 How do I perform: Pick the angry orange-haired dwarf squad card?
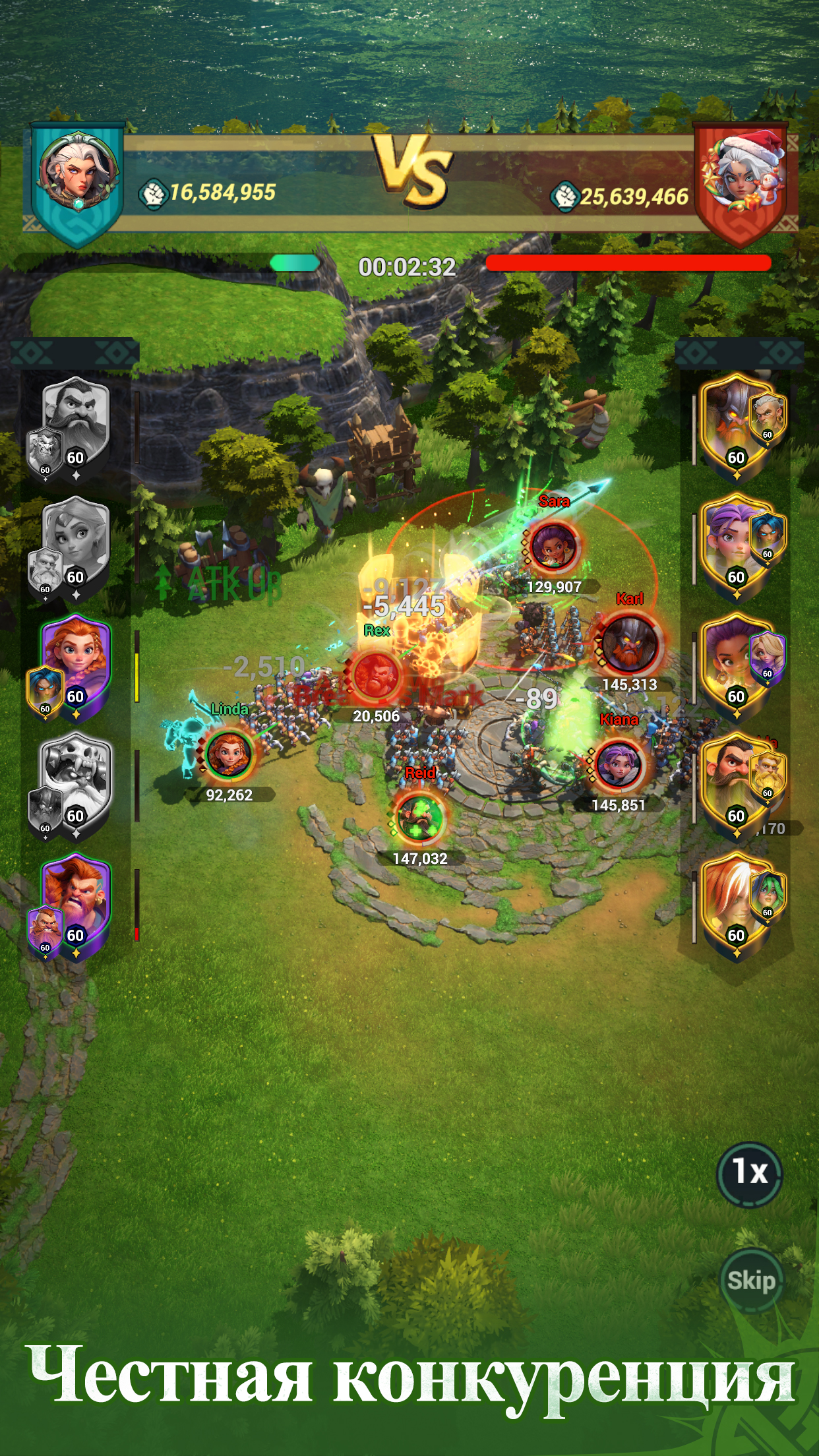coord(74,903)
